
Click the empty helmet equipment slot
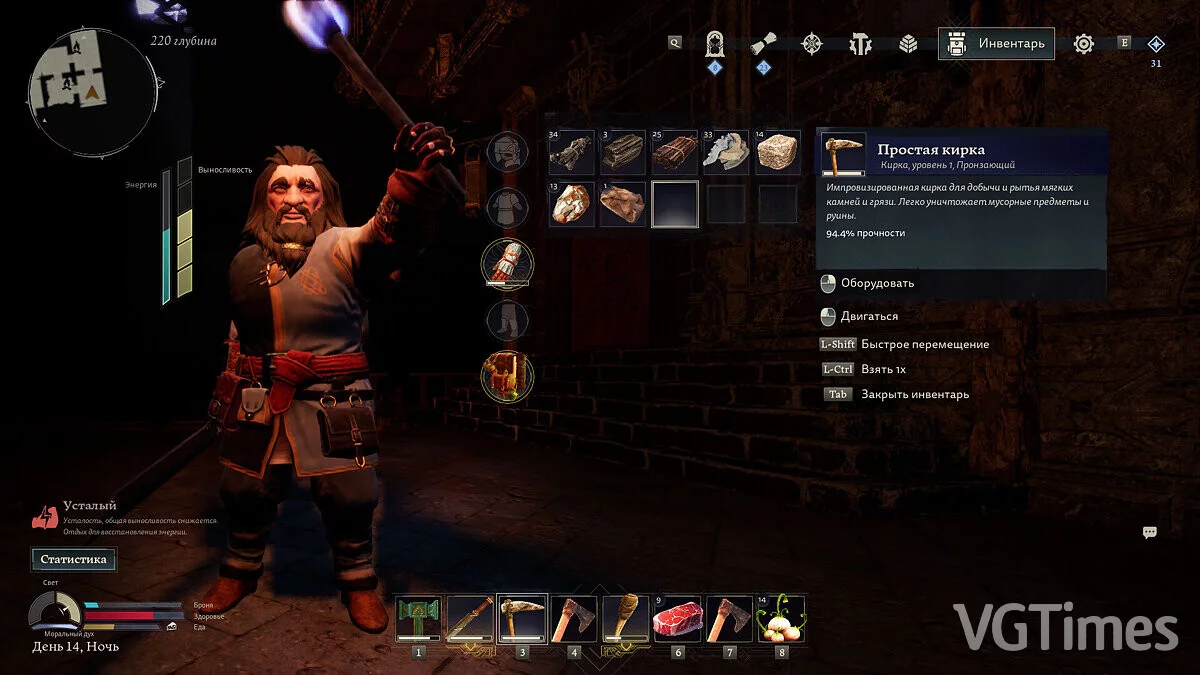pyautogui.click(x=508, y=152)
